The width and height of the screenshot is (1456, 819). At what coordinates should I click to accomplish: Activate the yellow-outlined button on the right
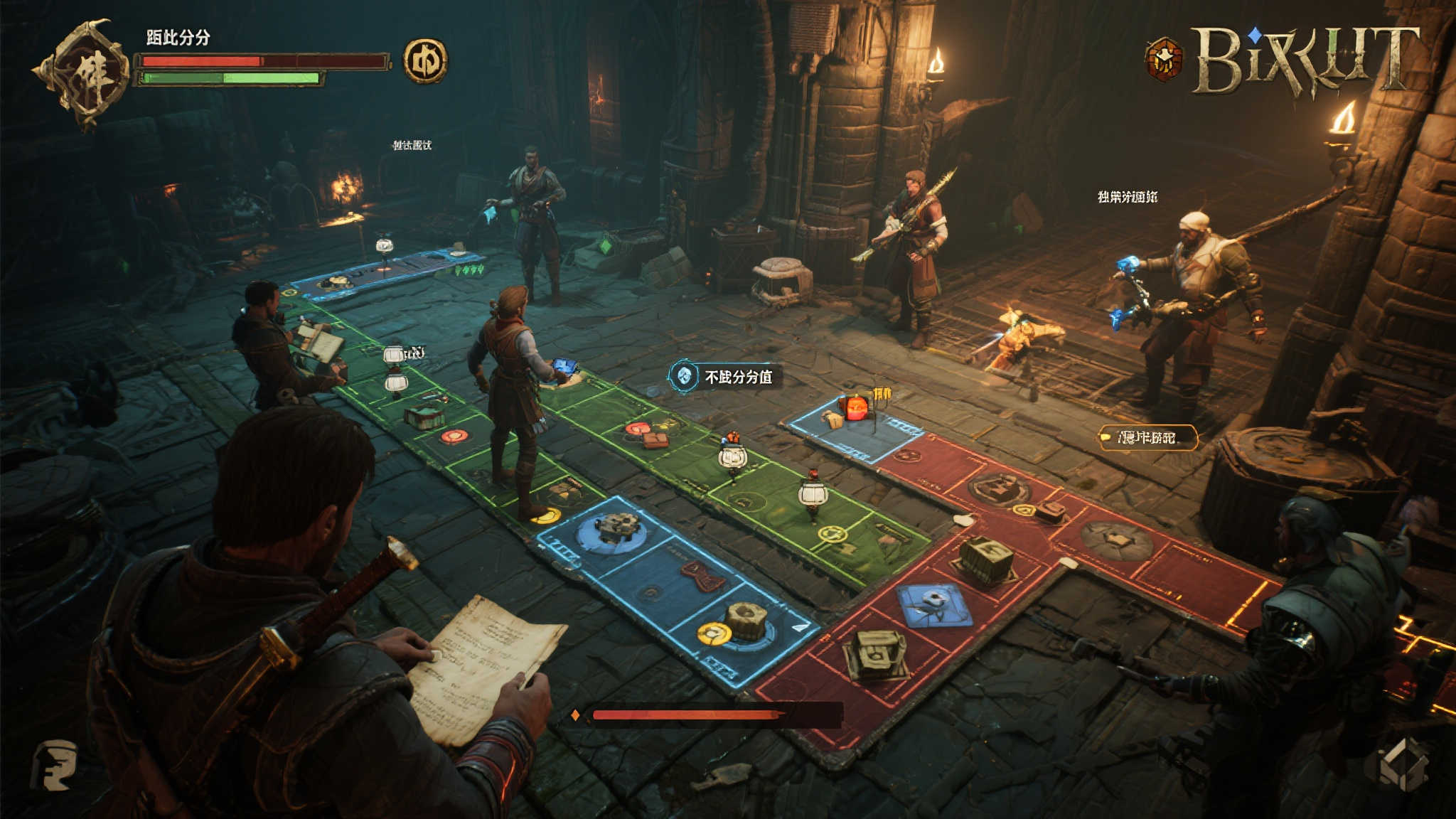(1147, 438)
